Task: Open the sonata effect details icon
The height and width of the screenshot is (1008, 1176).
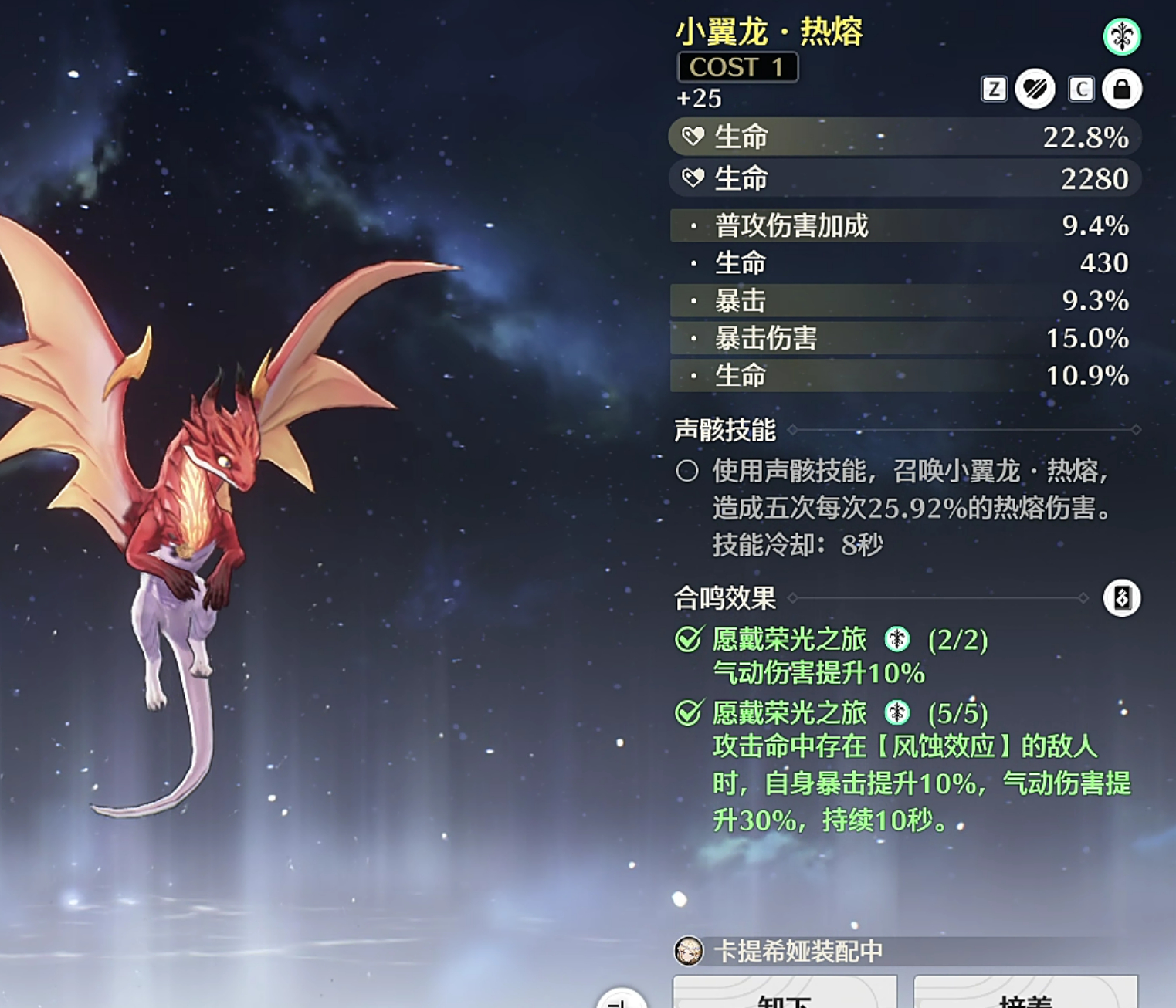Action: pos(1121,597)
